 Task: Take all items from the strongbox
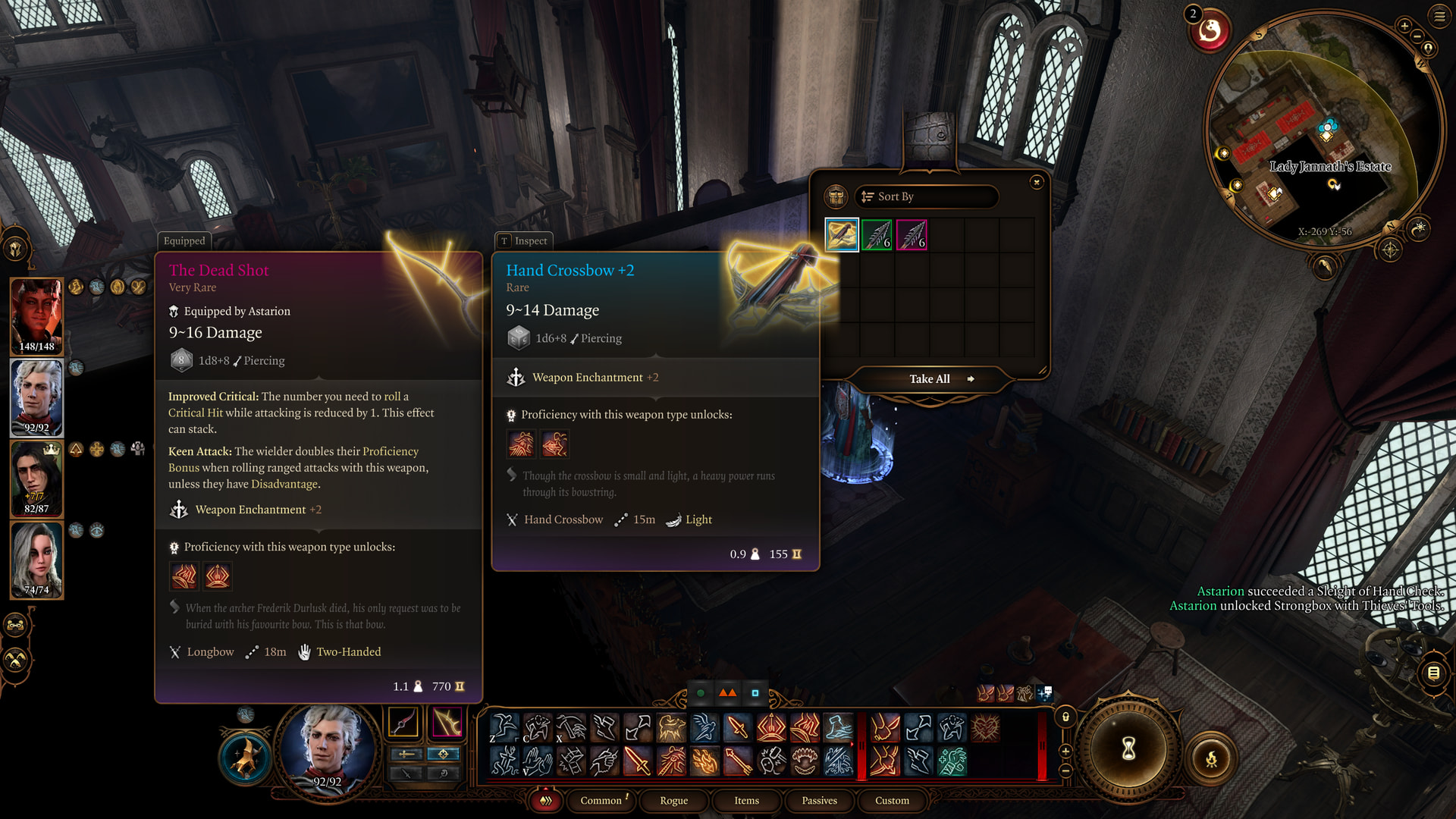(x=930, y=379)
